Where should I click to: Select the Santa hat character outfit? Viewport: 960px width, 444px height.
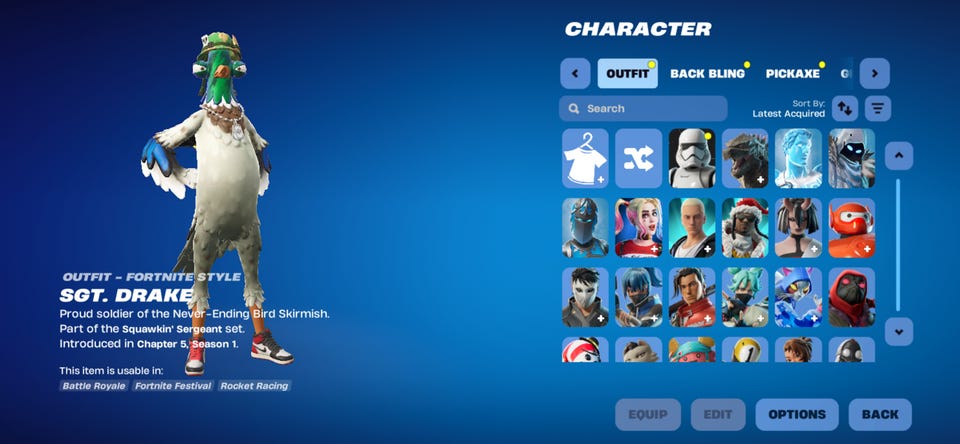tap(745, 227)
